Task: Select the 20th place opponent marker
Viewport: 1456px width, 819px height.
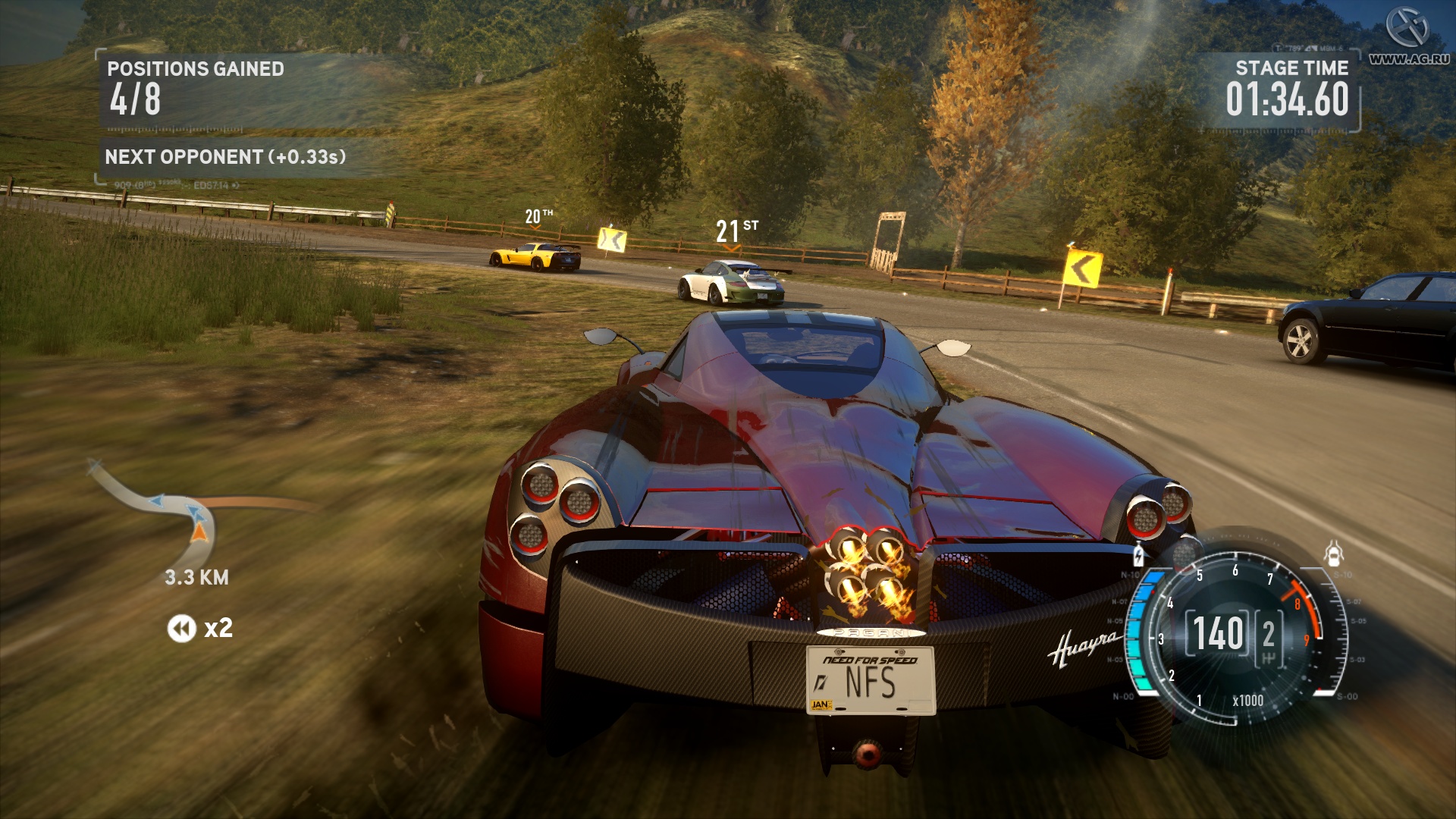Action: tap(538, 217)
